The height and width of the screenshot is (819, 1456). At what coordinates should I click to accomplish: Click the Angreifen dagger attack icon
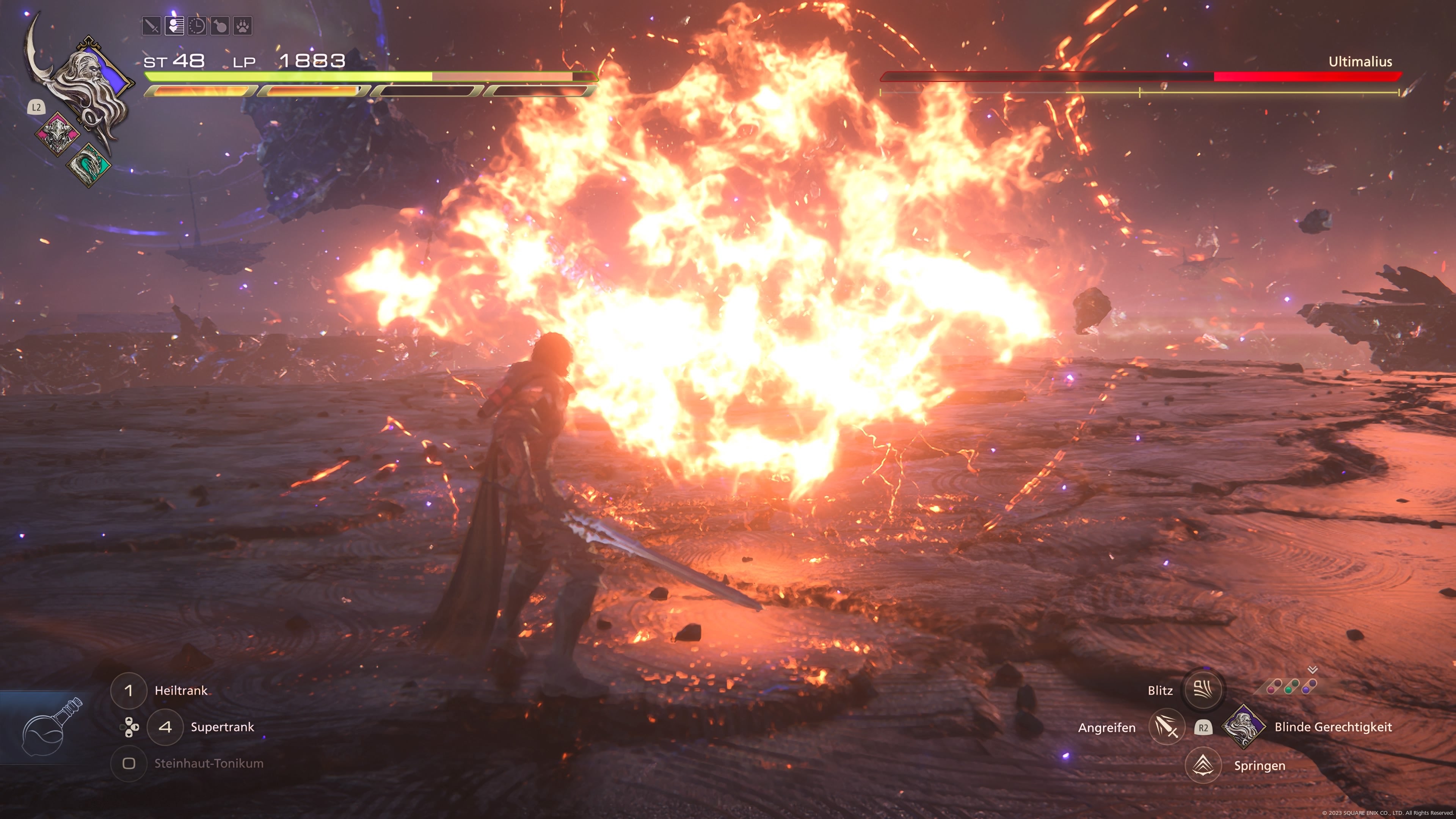pos(1167,728)
